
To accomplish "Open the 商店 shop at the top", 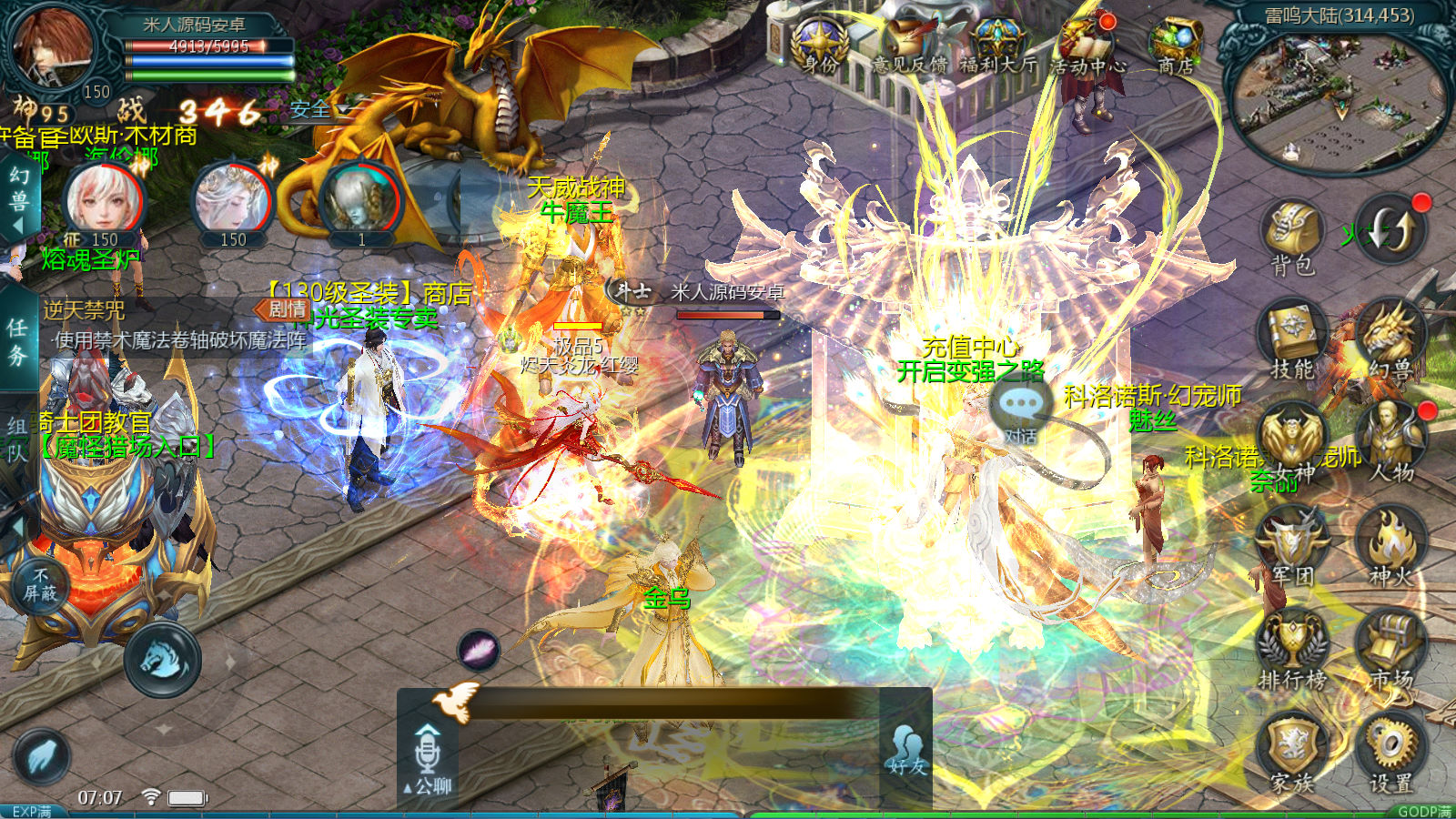I will tap(1176, 44).
